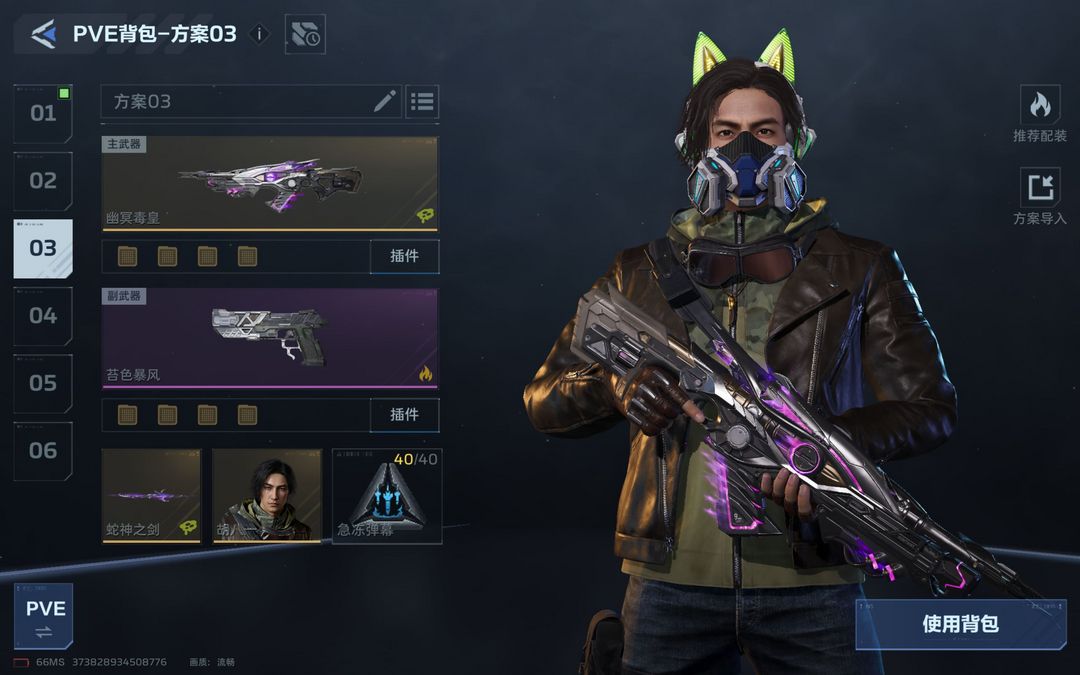Screen dimensions: 1080x675
Task: Select loadout slot 06
Action: click(43, 450)
